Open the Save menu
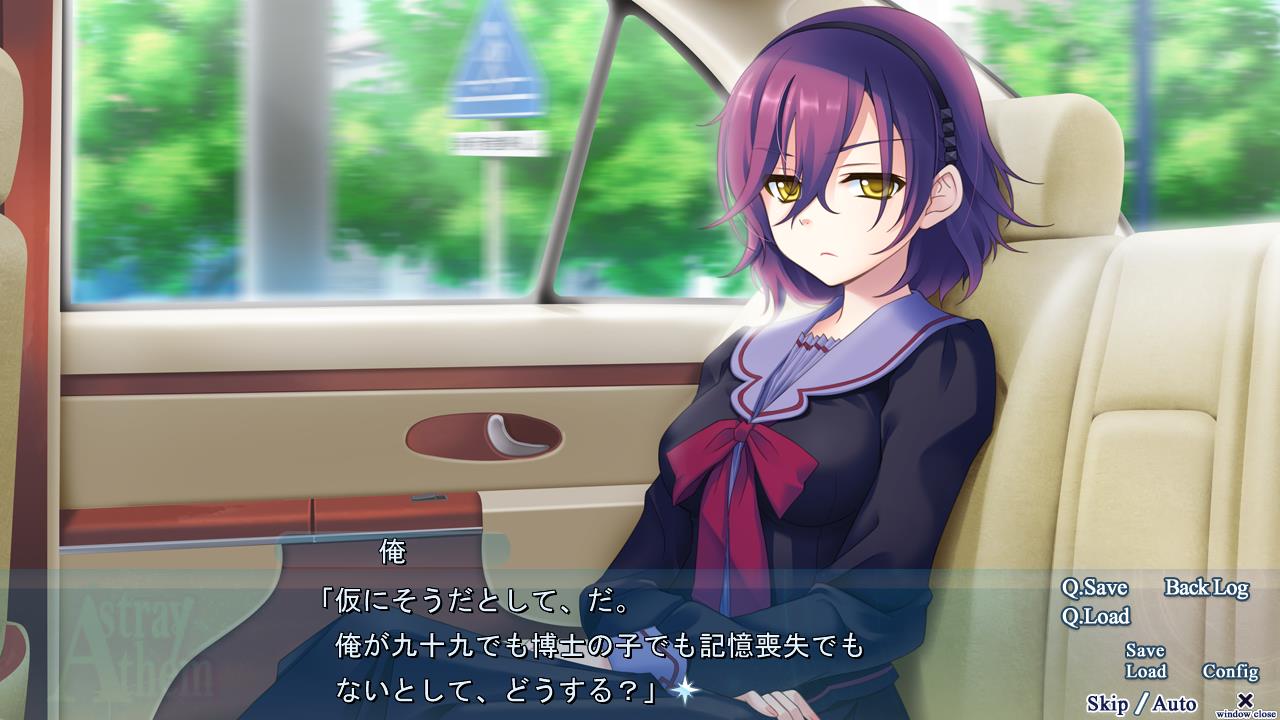The height and width of the screenshot is (720, 1280). click(1145, 651)
